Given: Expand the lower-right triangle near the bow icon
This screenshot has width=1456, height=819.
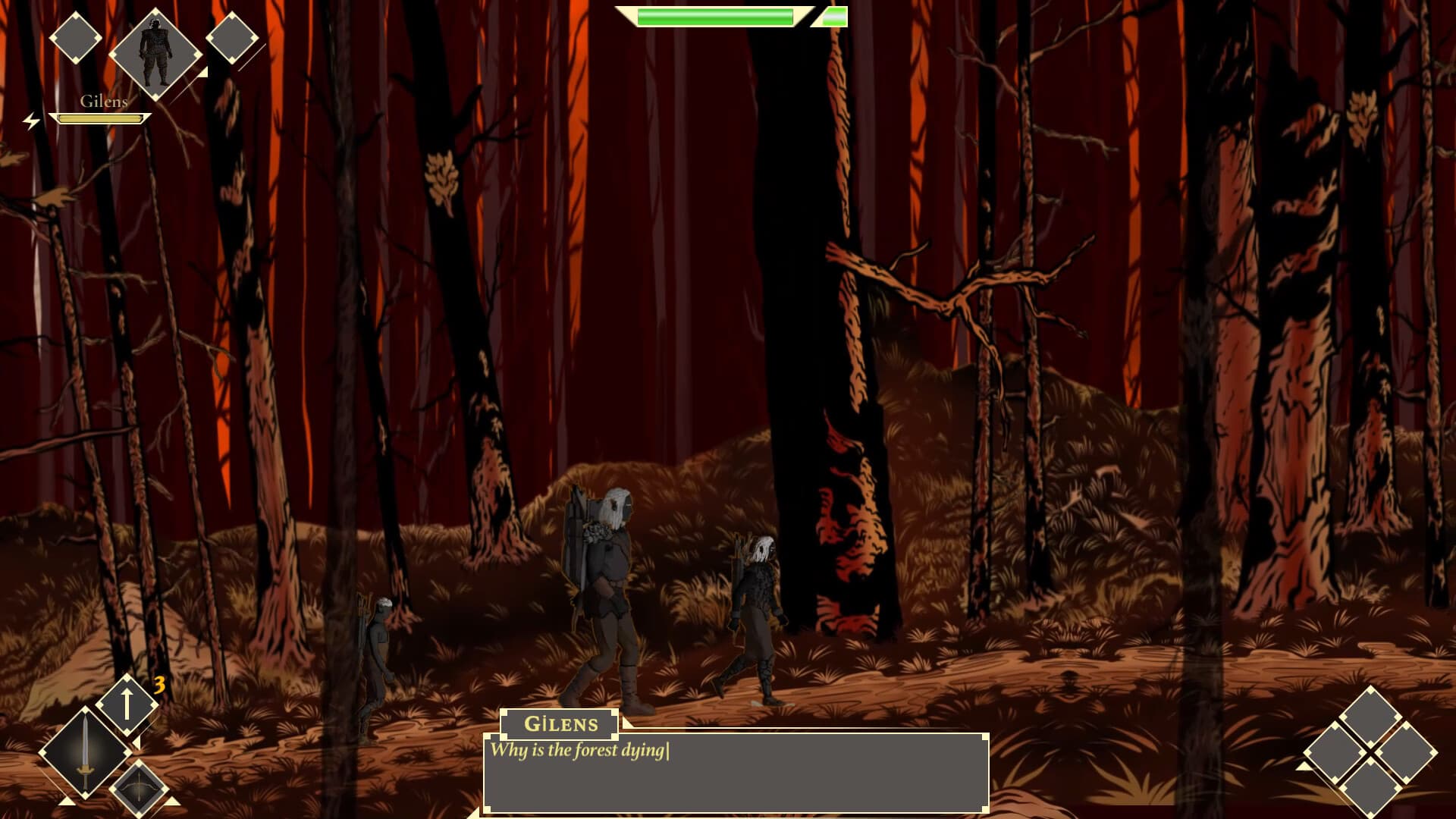Looking at the screenshot, I should [x=171, y=801].
